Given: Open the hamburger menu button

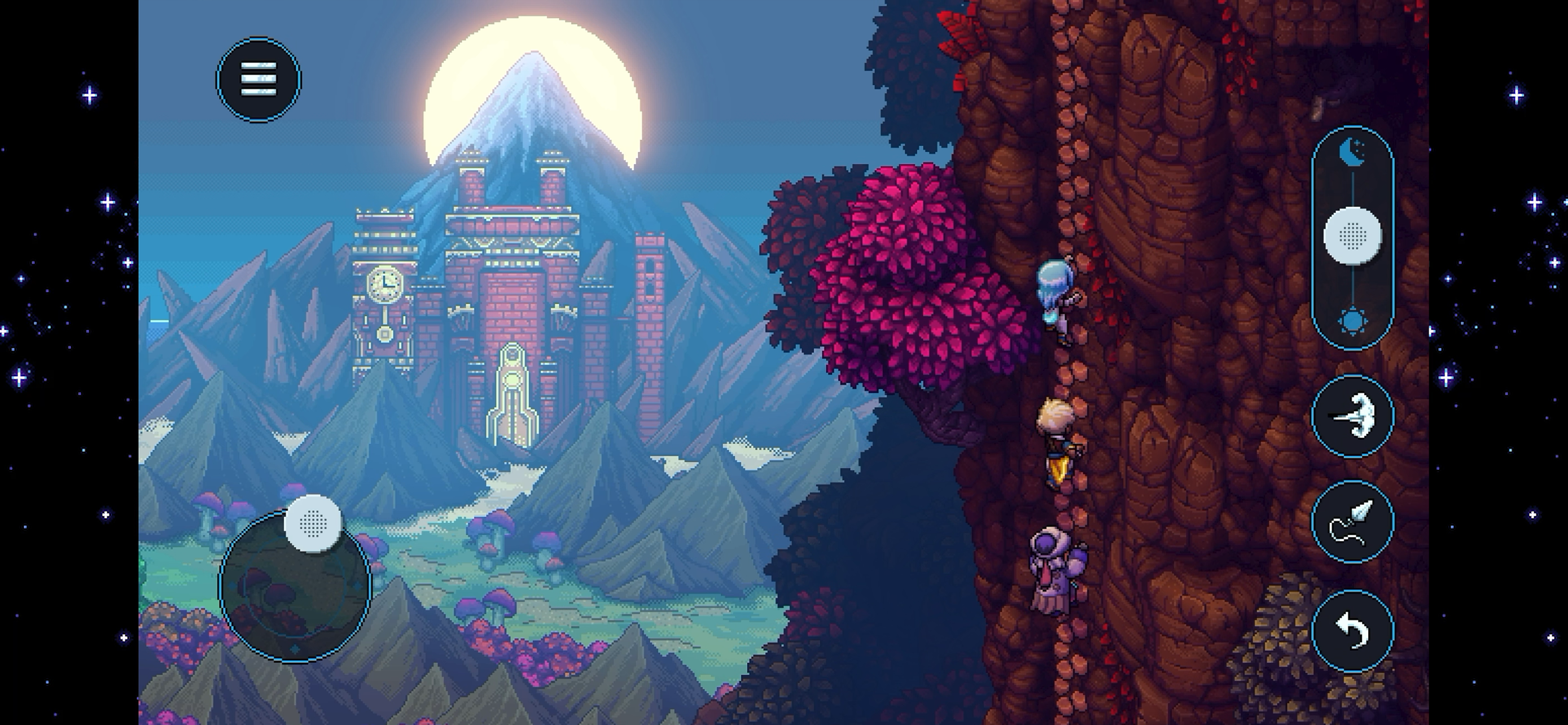Looking at the screenshot, I should coord(258,80).
